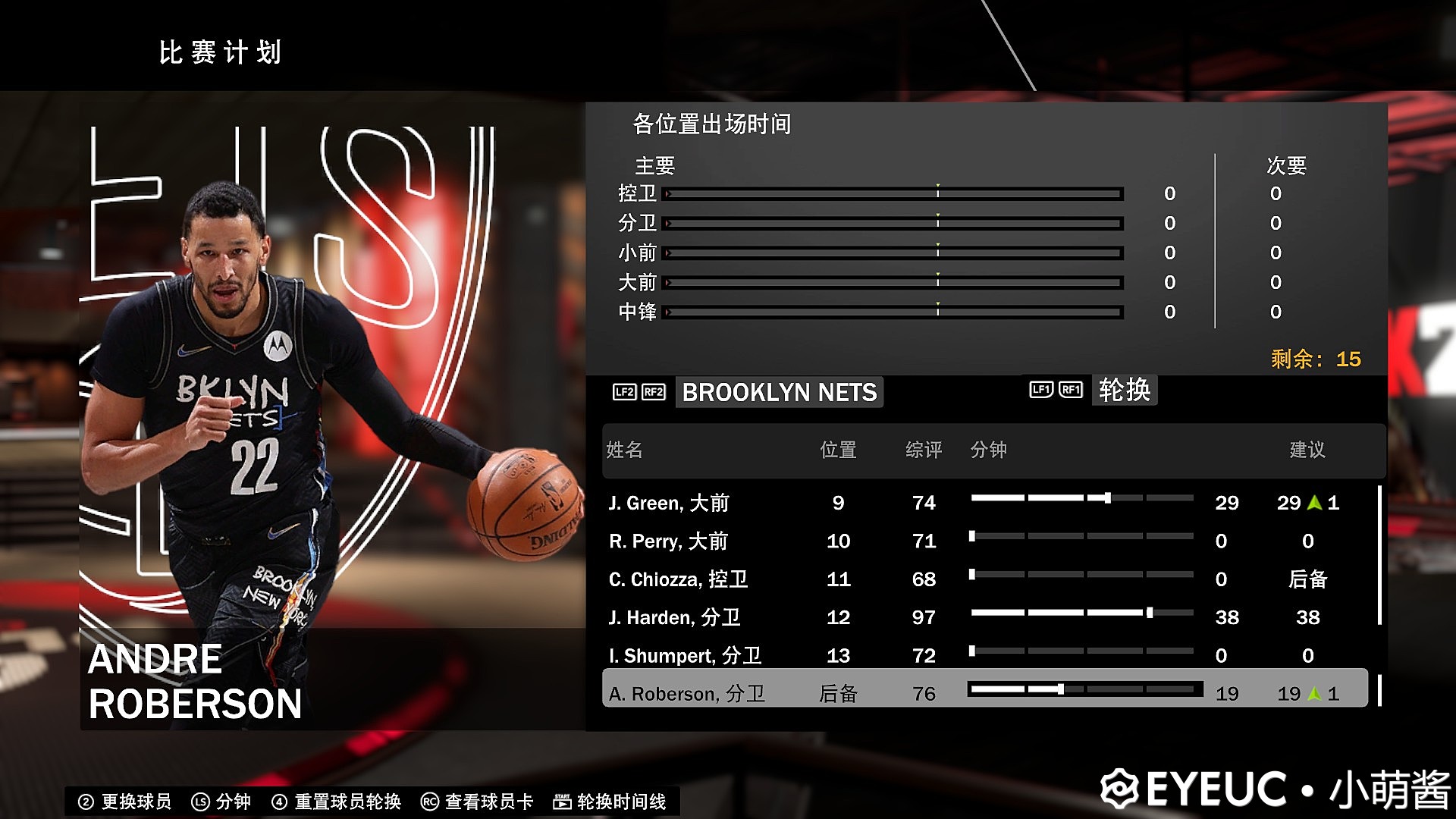Click the ④ reset player rotation icon
This screenshot has height=819, width=1456.
(x=279, y=800)
